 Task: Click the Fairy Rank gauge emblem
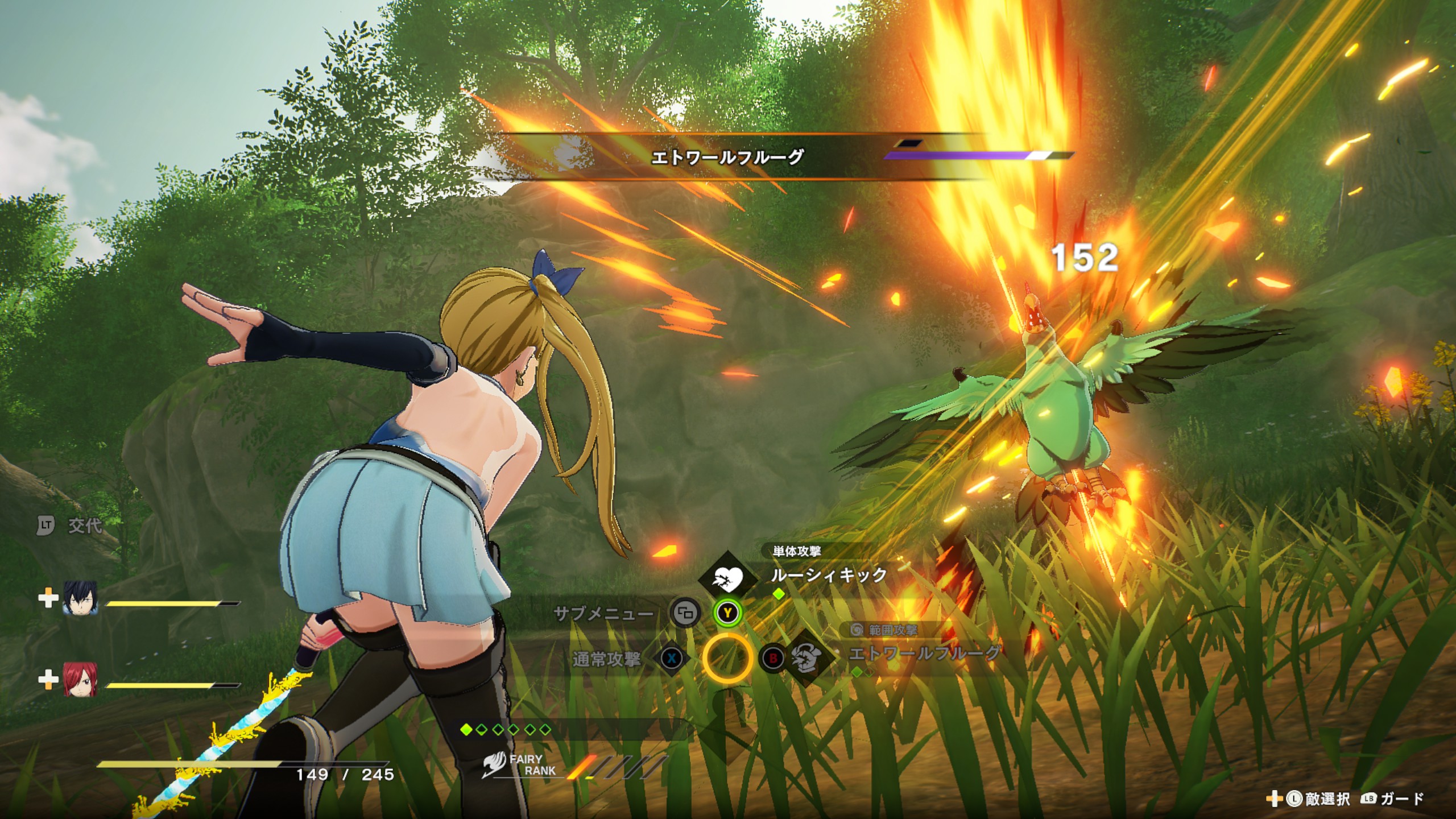(x=494, y=766)
